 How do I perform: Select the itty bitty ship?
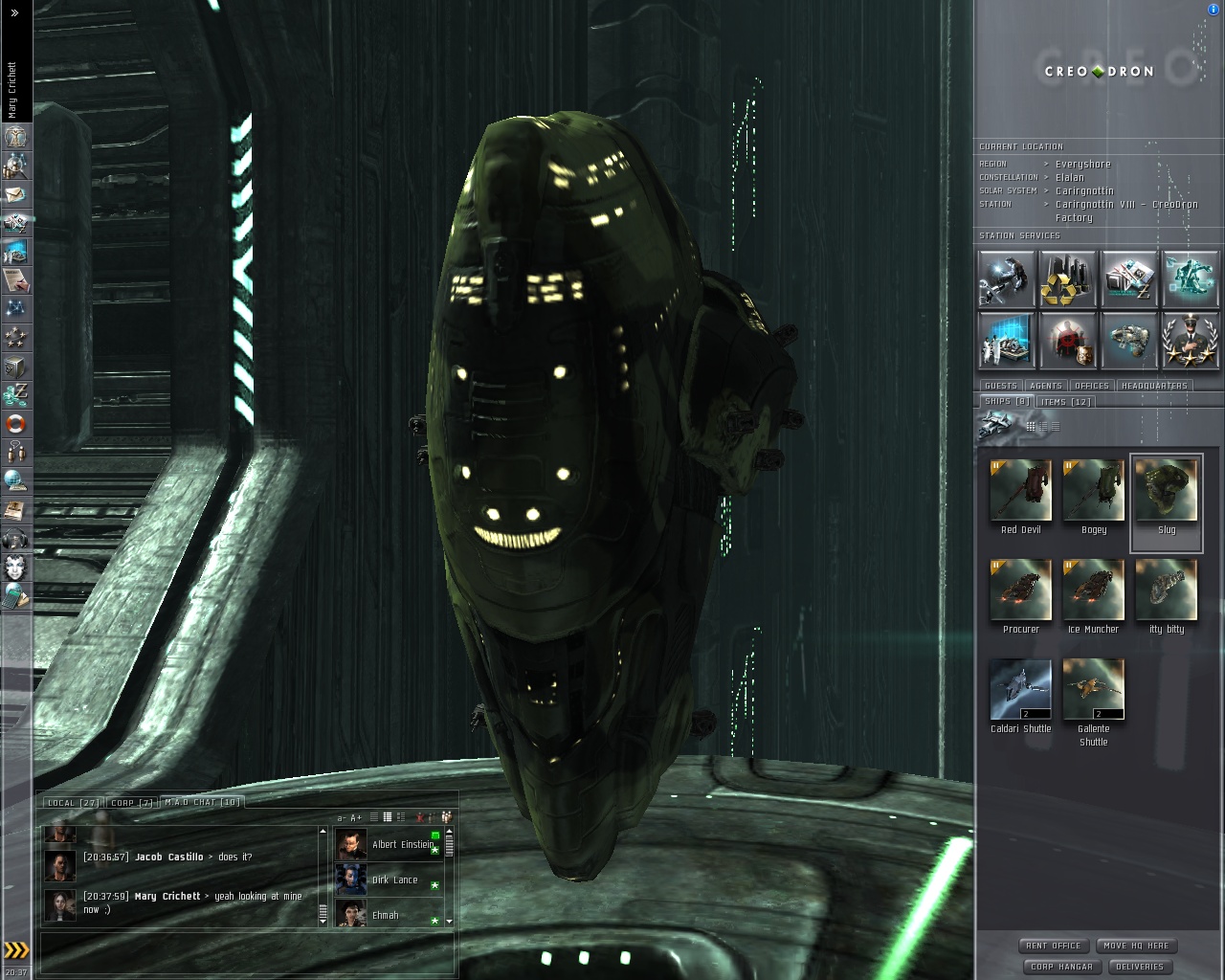pos(1166,590)
